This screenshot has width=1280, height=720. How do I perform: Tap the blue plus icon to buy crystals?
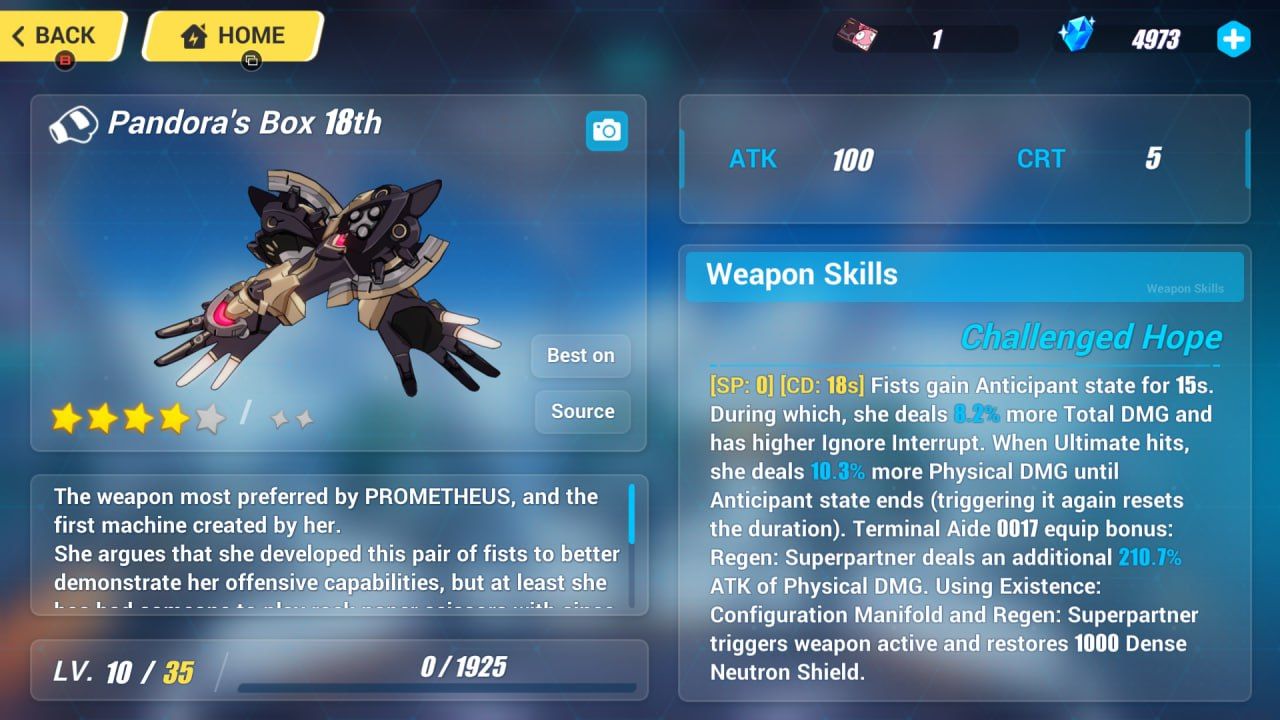click(1234, 39)
